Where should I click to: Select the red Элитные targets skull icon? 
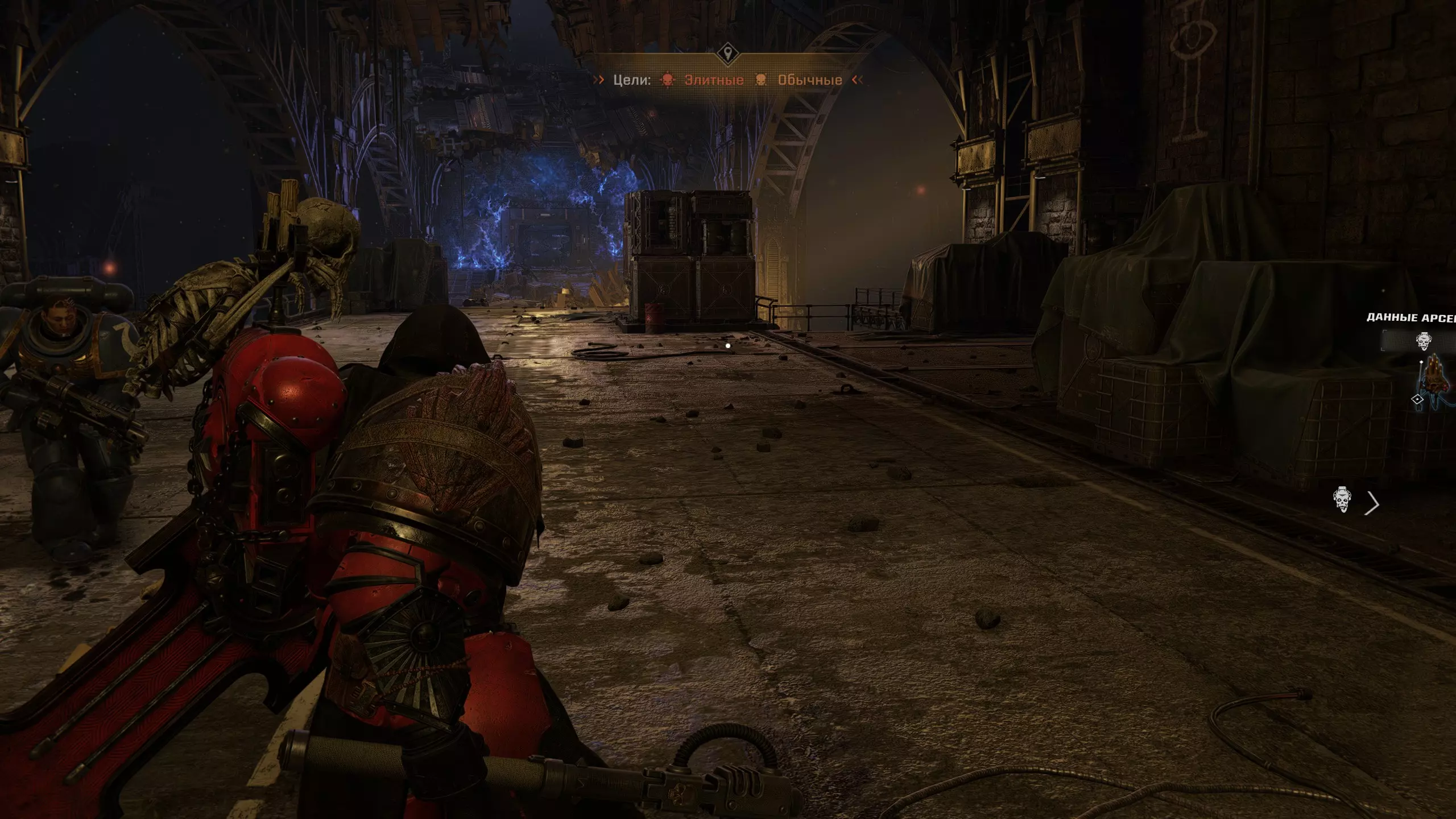(667, 80)
